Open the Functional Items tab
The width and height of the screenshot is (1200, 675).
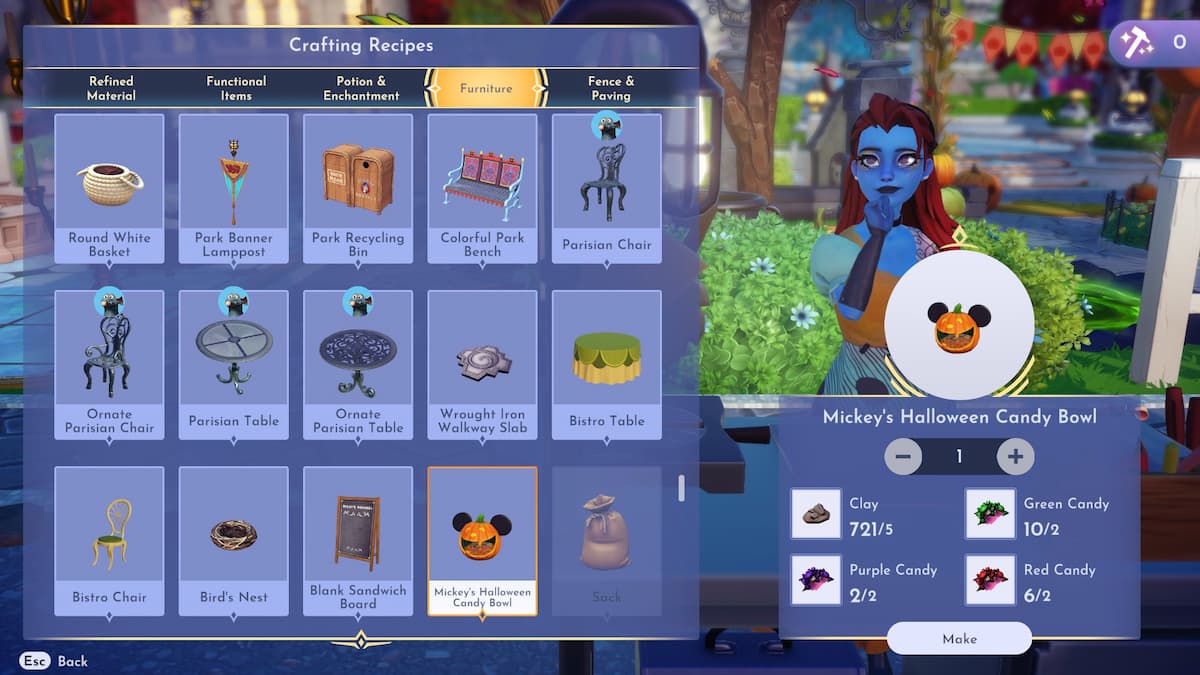tap(236, 88)
